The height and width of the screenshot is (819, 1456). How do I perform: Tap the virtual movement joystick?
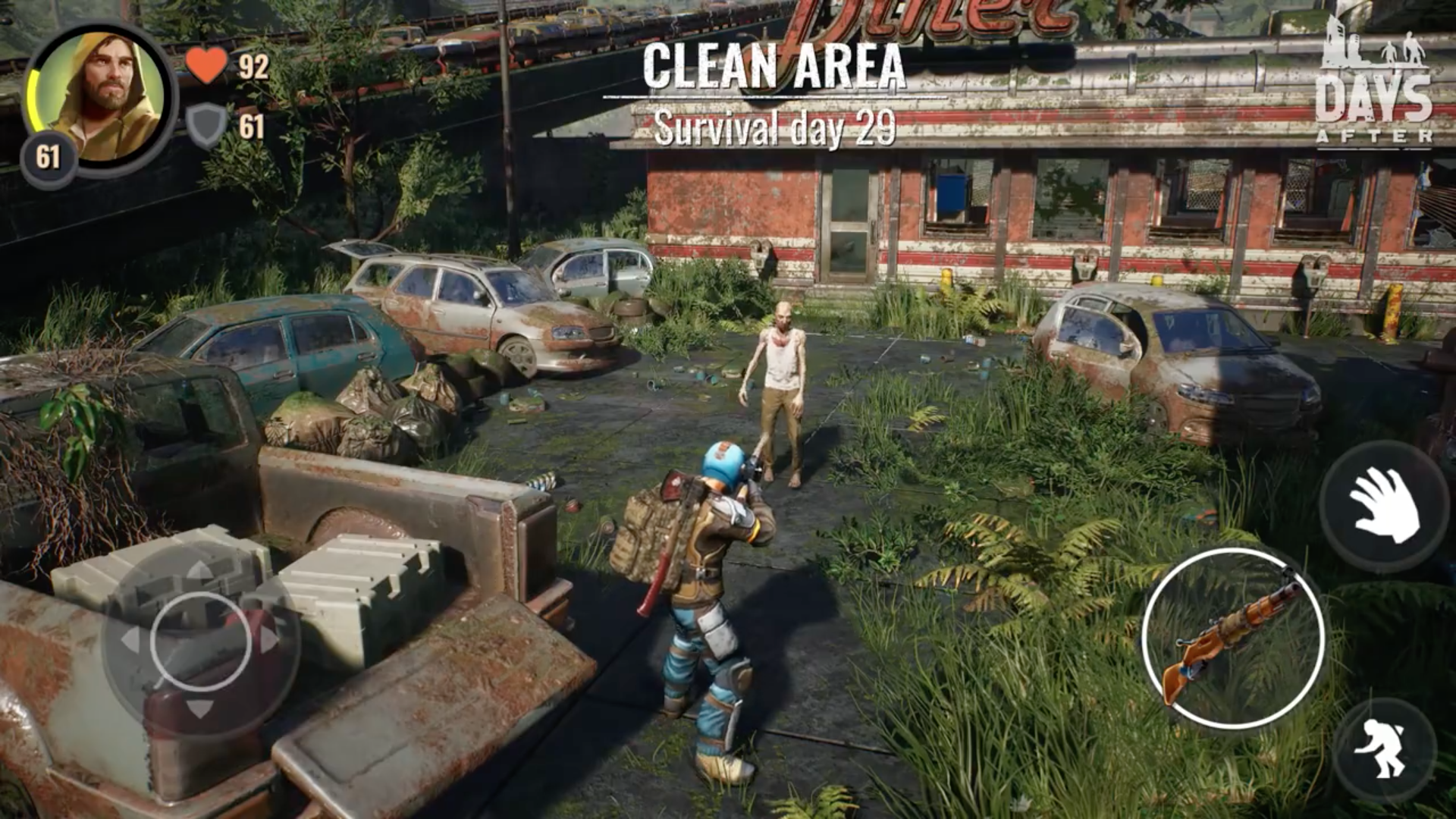coord(200,642)
